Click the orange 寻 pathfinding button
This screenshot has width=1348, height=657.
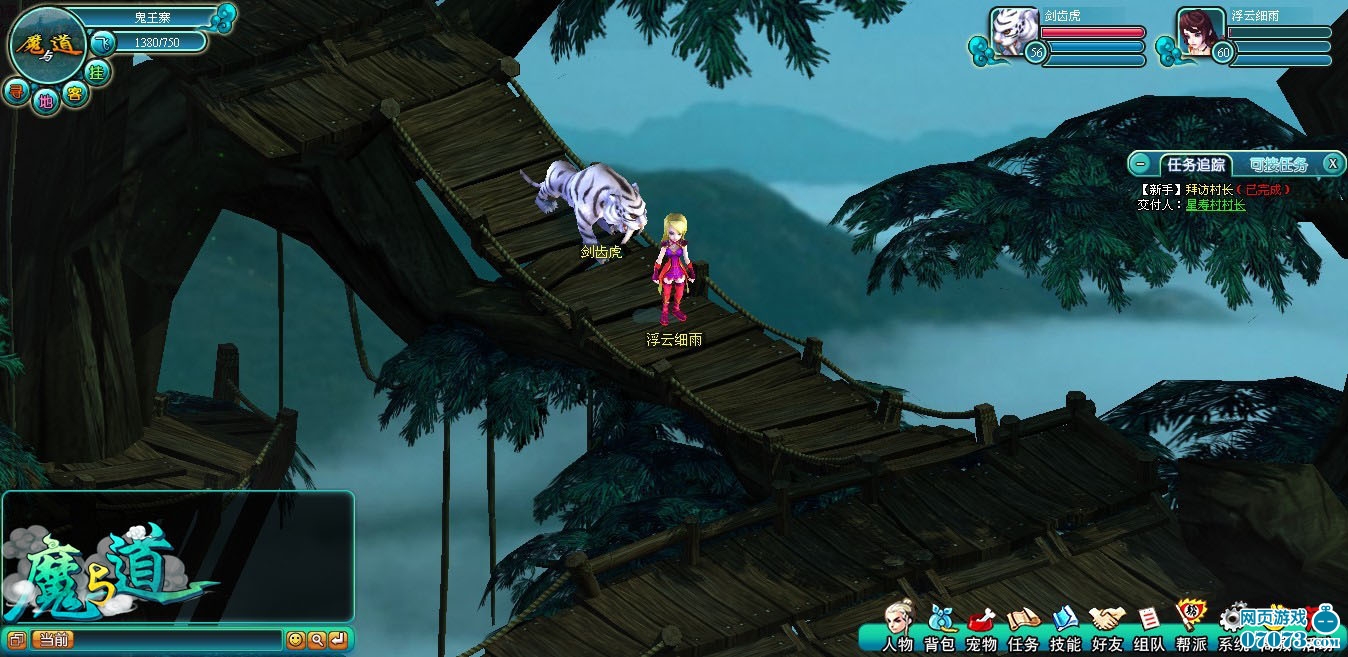point(16,92)
